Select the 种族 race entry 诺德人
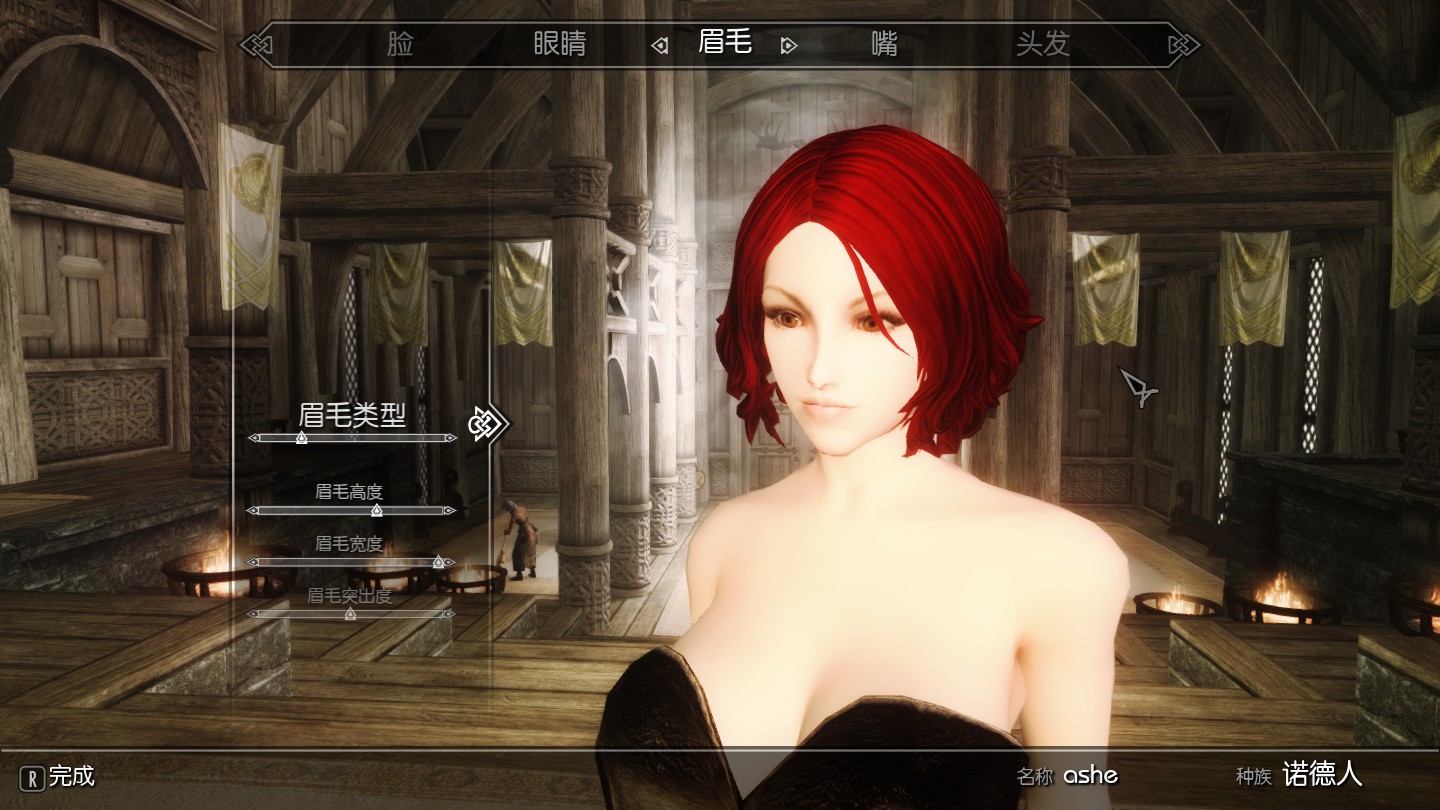The image size is (1440, 810). [x=1322, y=774]
